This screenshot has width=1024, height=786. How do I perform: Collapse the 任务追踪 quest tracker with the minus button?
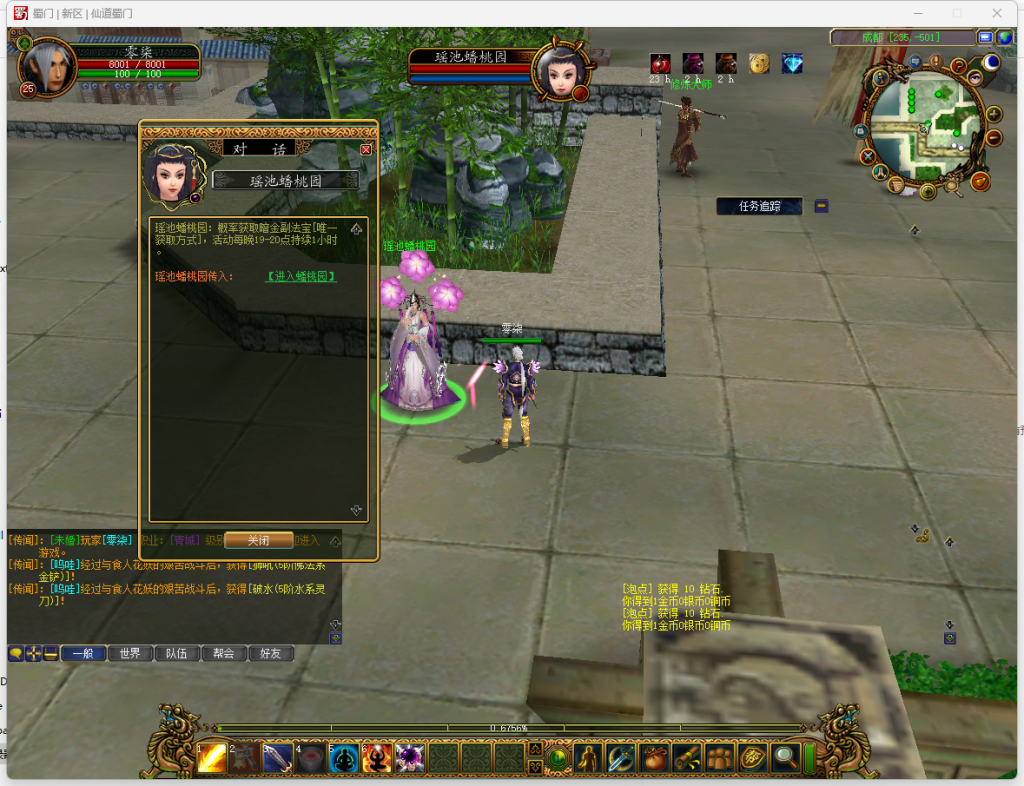pos(821,206)
